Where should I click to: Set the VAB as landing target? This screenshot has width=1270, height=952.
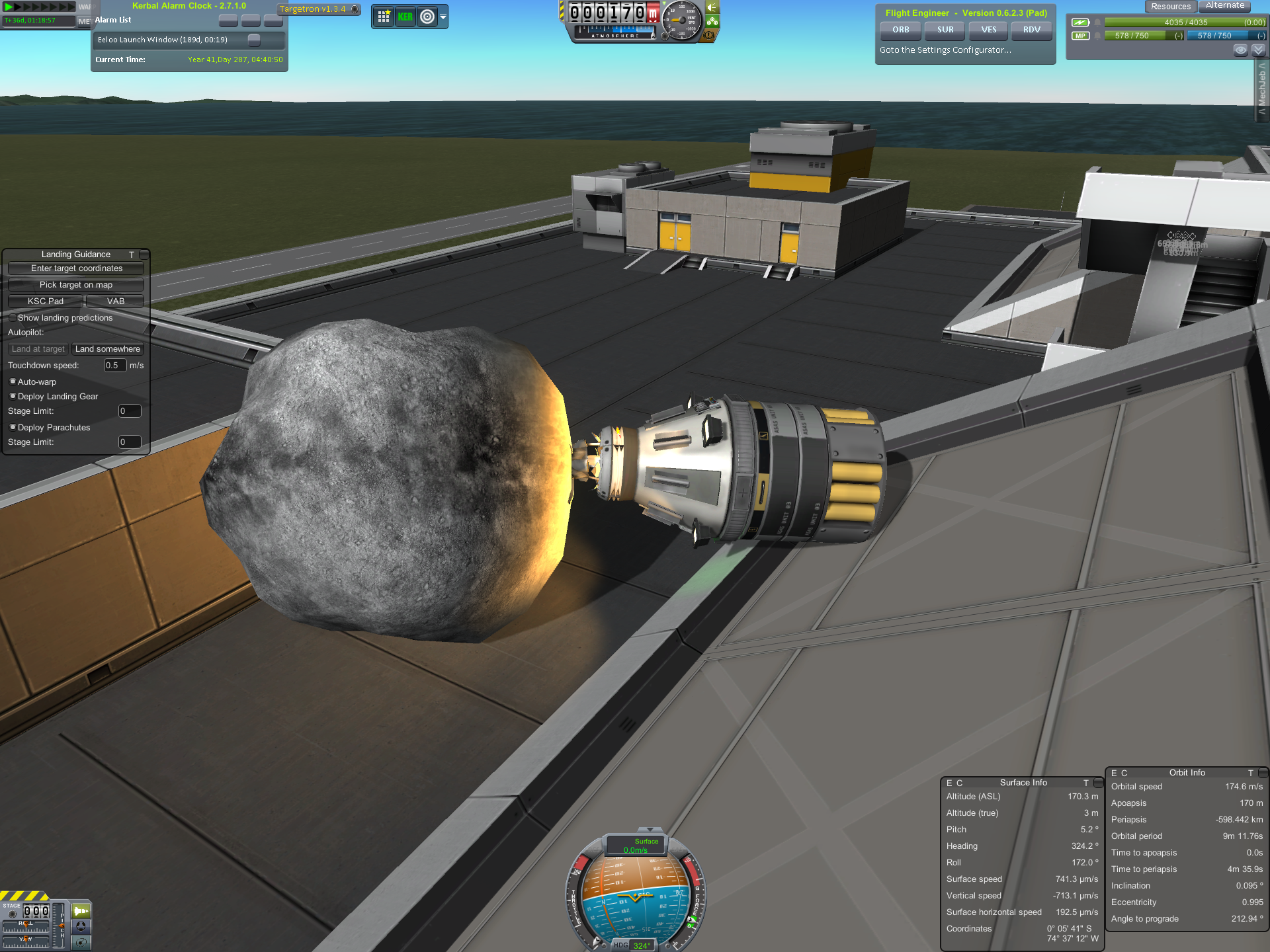point(115,301)
